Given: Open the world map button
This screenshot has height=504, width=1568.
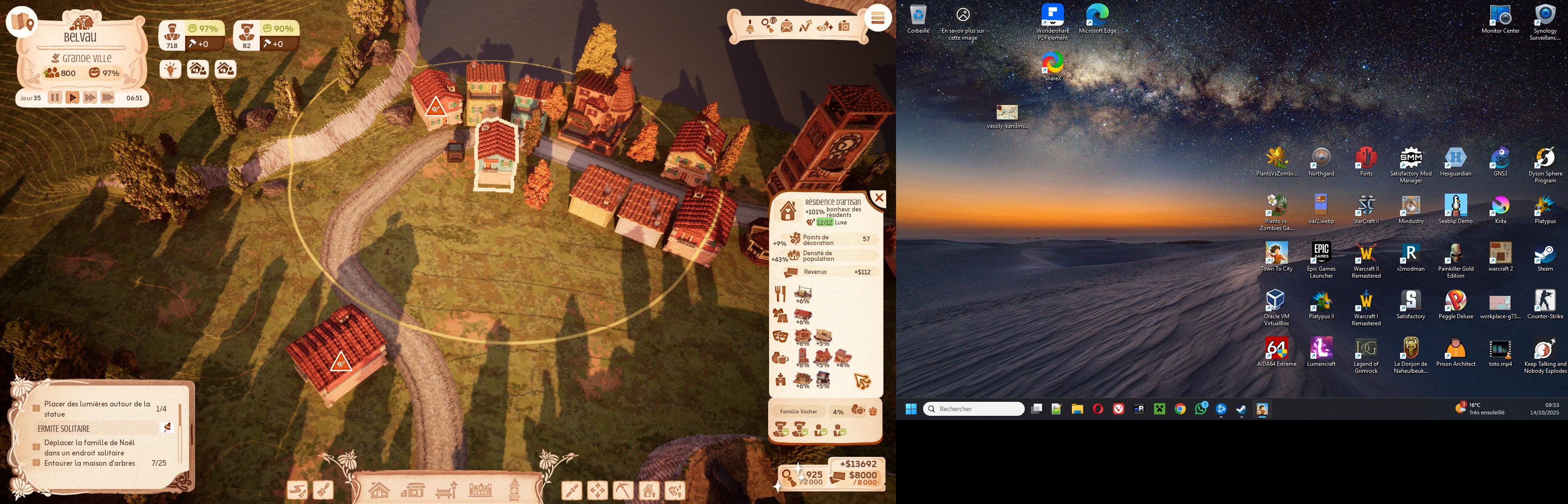Looking at the screenshot, I should click(21, 22).
